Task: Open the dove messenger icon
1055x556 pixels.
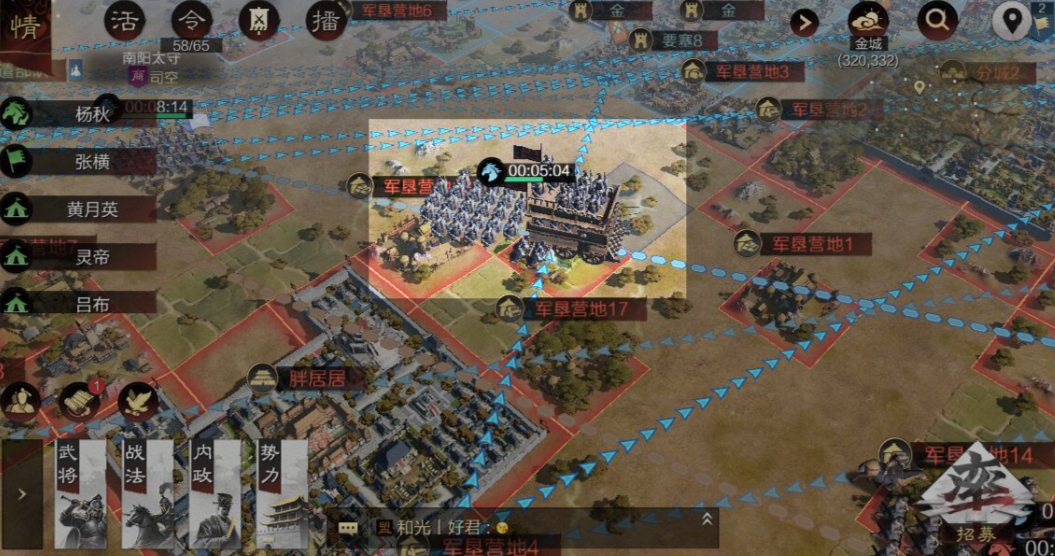Action: tap(137, 401)
